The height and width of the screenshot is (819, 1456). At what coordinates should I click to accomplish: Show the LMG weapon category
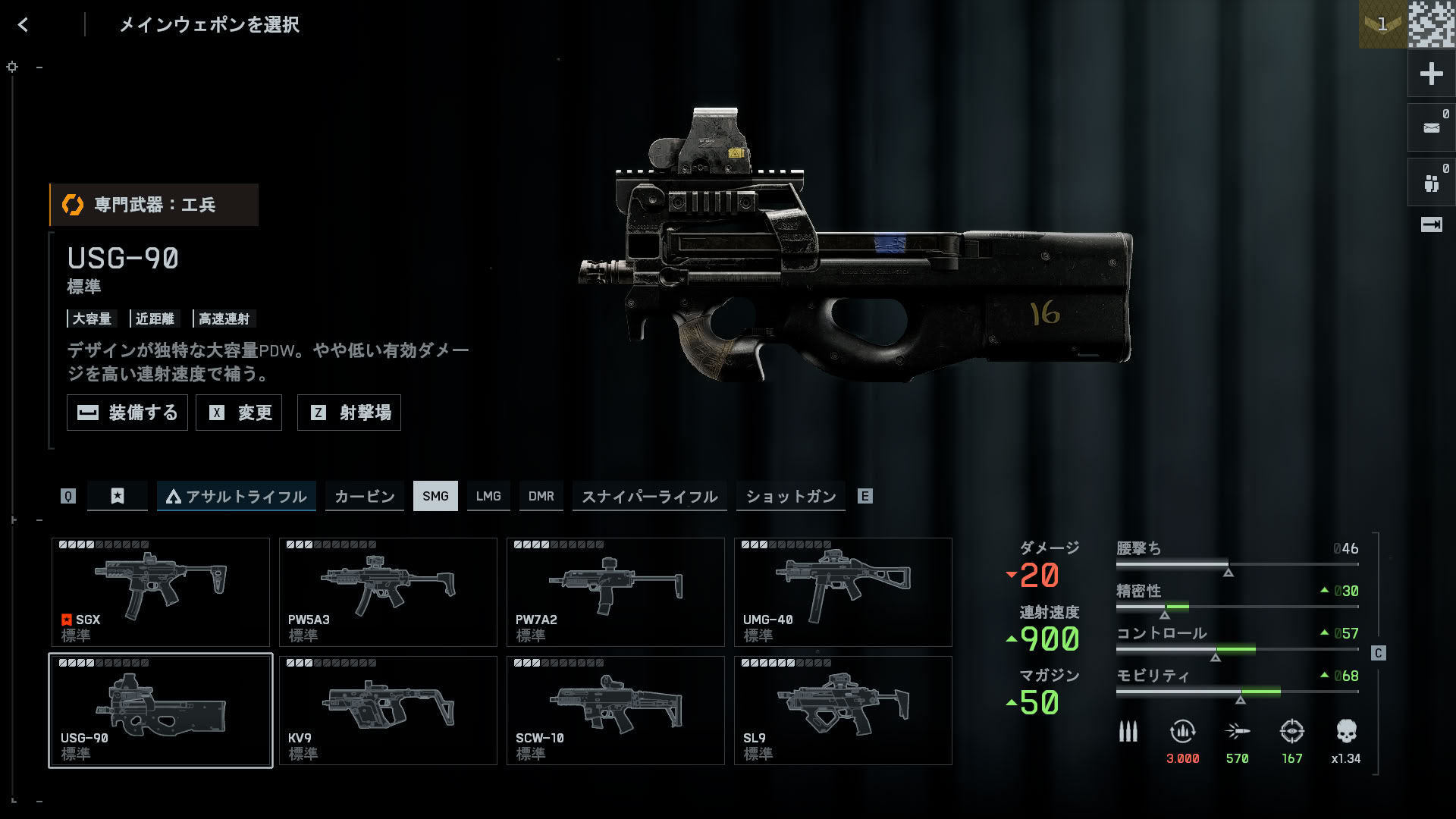[488, 496]
